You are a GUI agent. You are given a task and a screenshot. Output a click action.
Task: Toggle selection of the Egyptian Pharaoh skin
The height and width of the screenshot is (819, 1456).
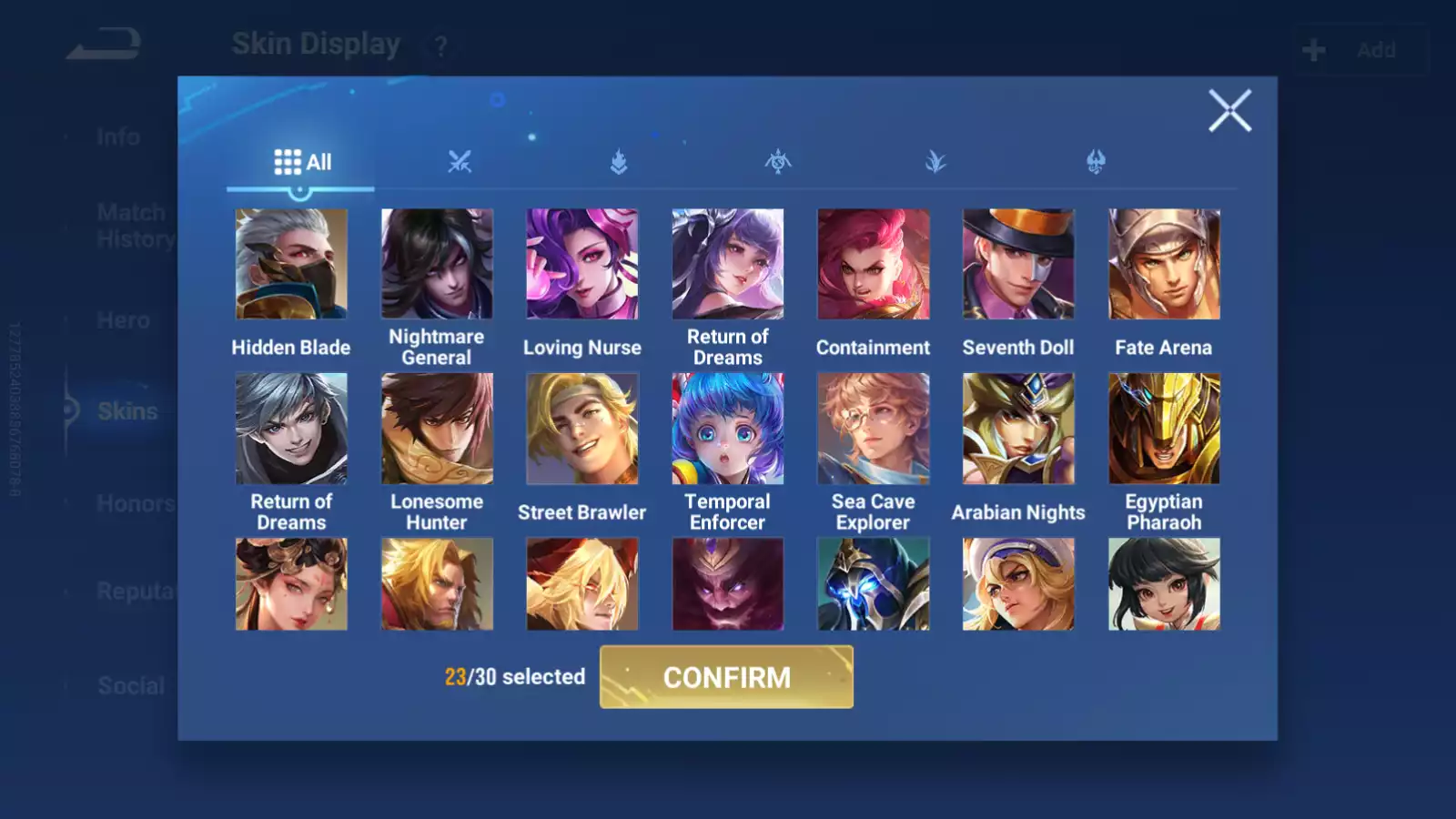[1163, 428]
